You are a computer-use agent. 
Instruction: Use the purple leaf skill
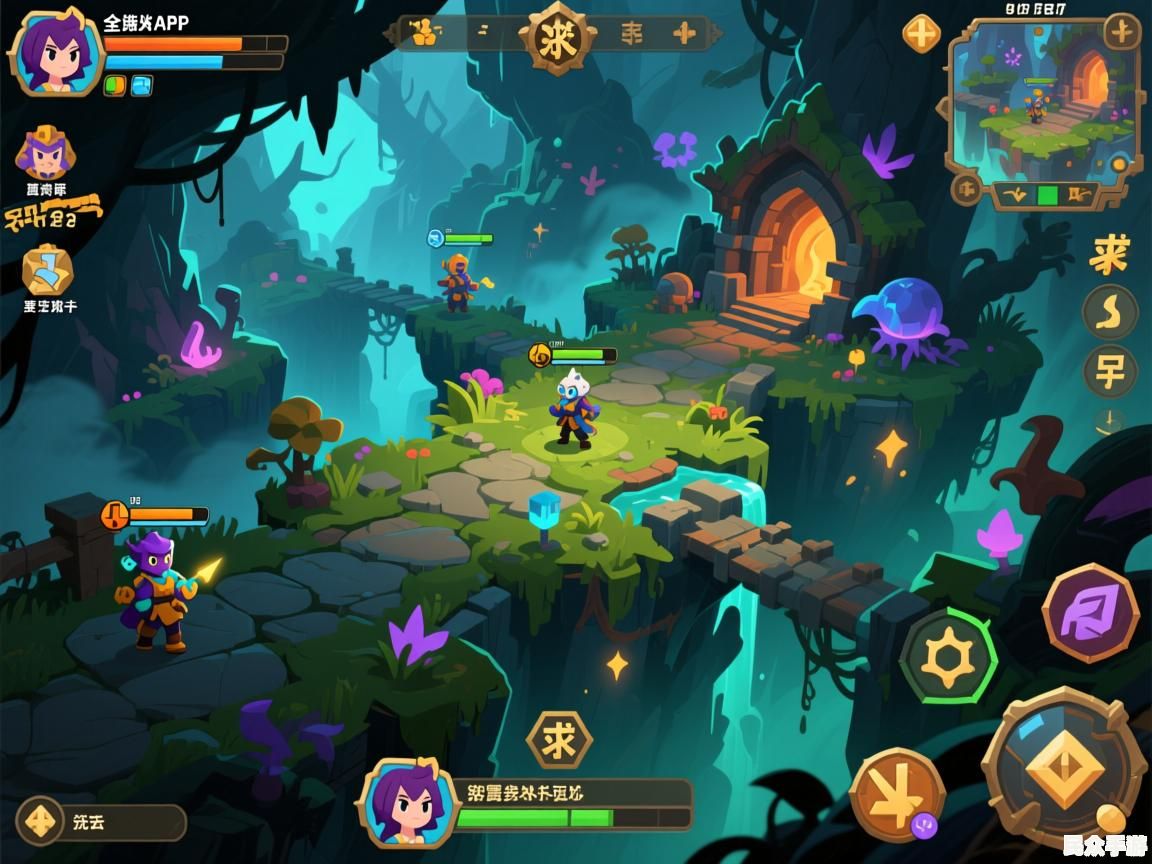point(1090,612)
